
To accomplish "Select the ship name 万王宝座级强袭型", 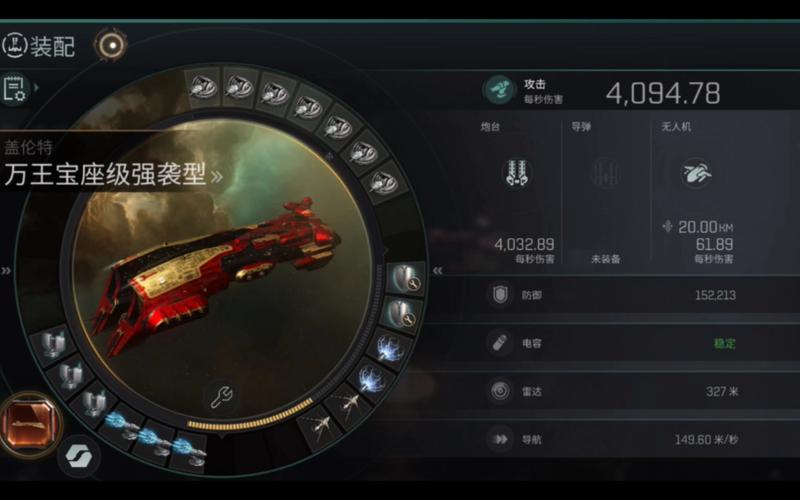I will [x=105, y=175].
